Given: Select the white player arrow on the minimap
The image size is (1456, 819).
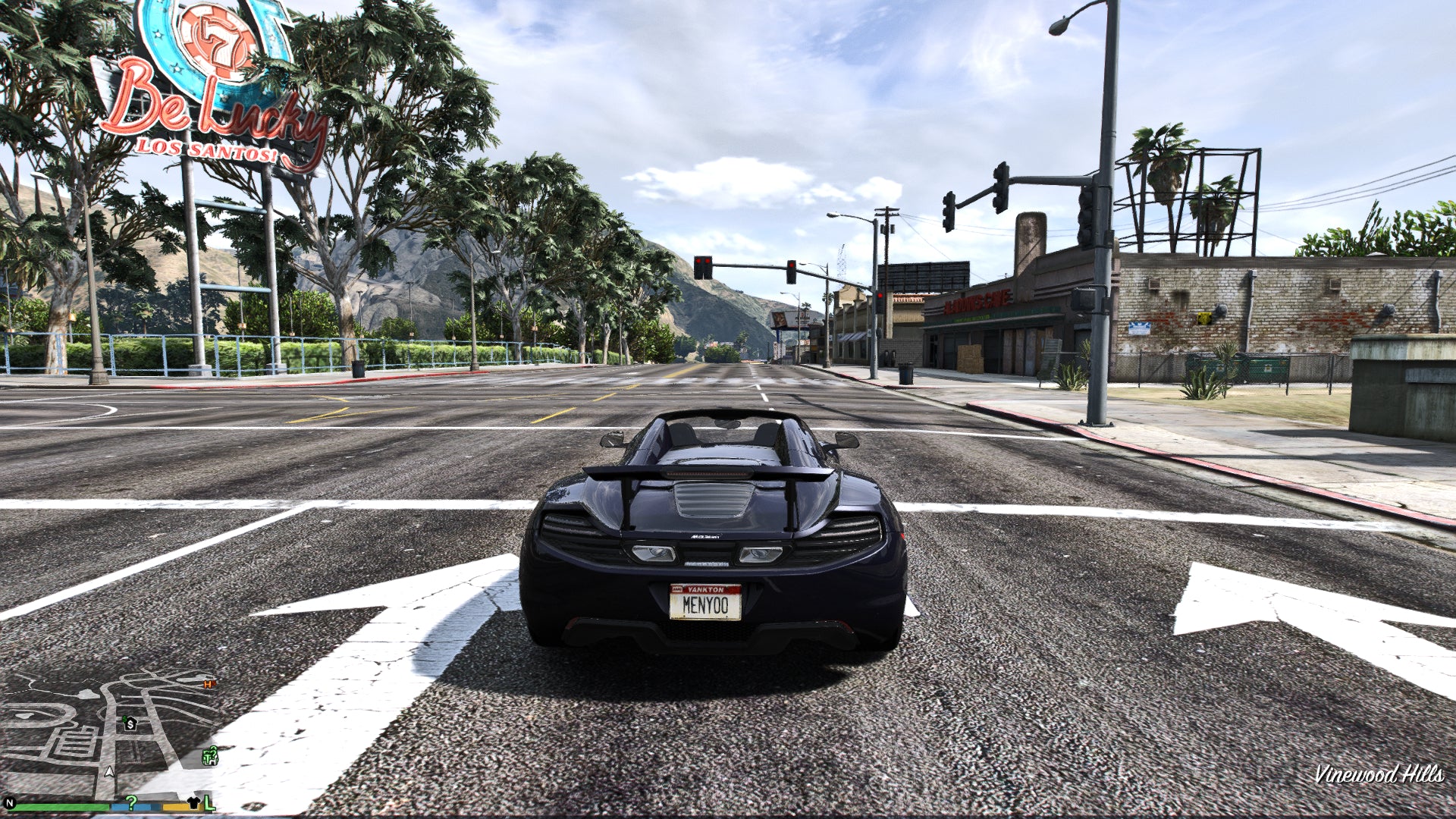Looking at the screenshot, I should 109,773.
